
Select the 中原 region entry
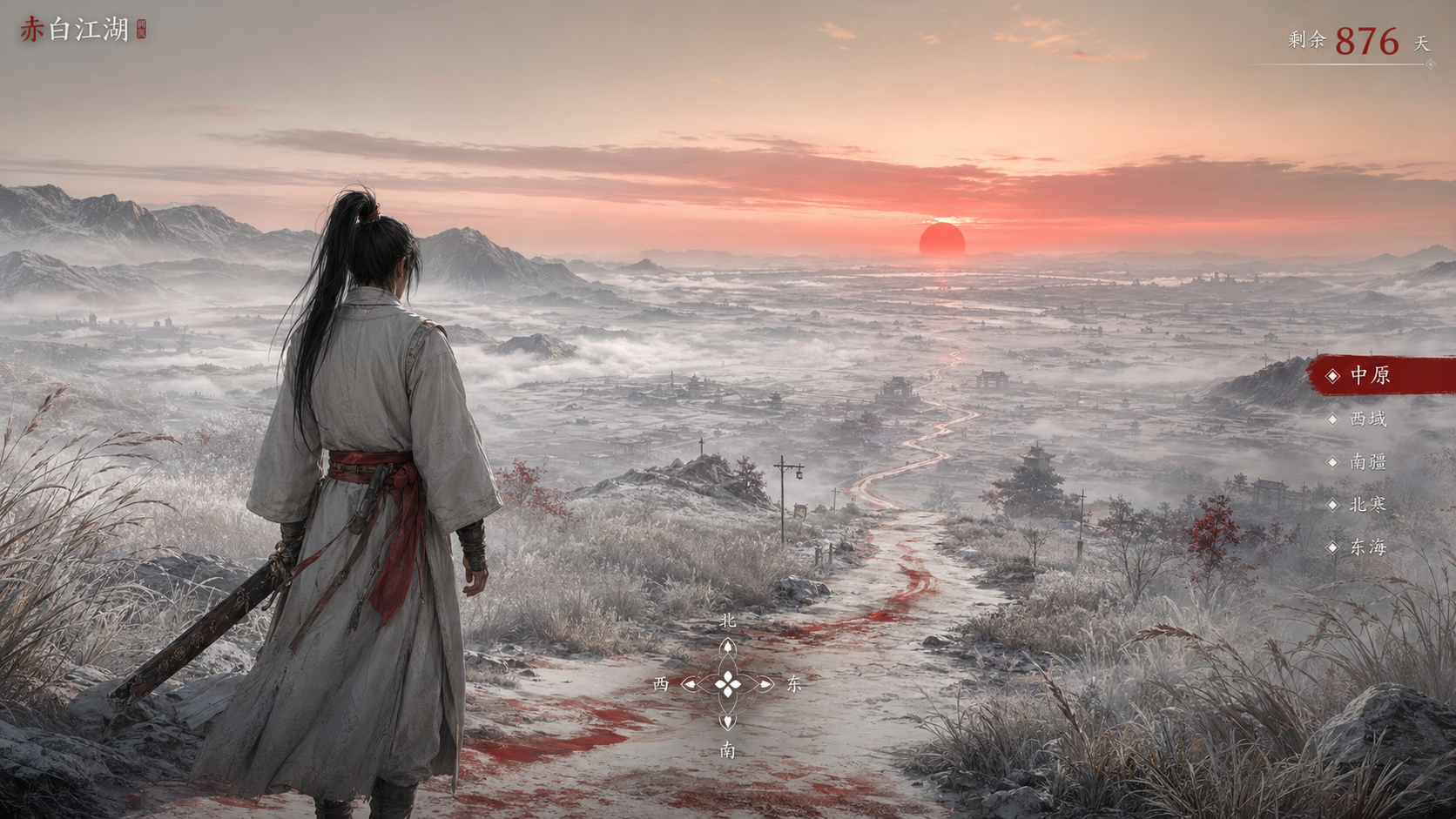pos(1369,375)
